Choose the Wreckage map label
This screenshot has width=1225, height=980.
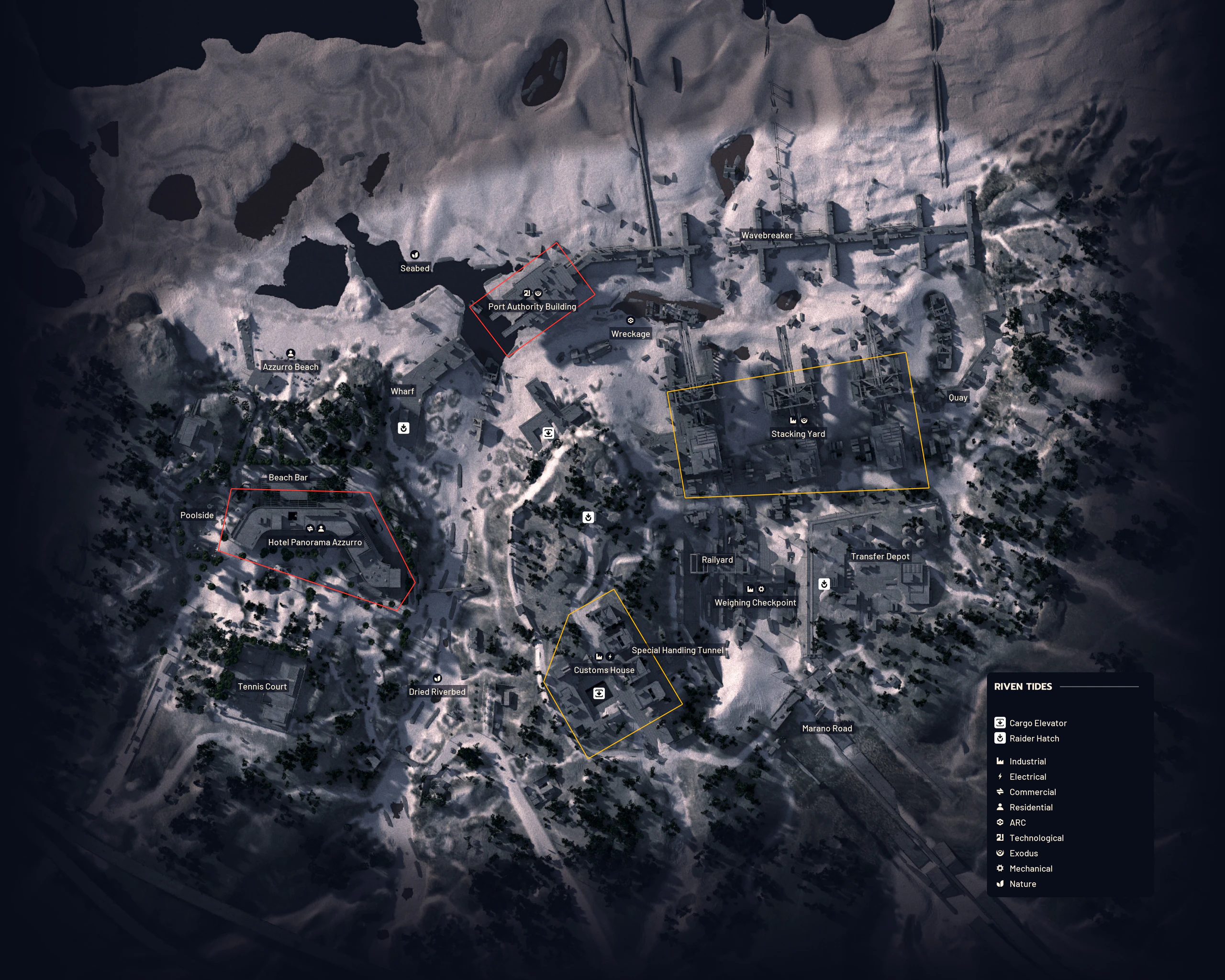click(630, 334)
